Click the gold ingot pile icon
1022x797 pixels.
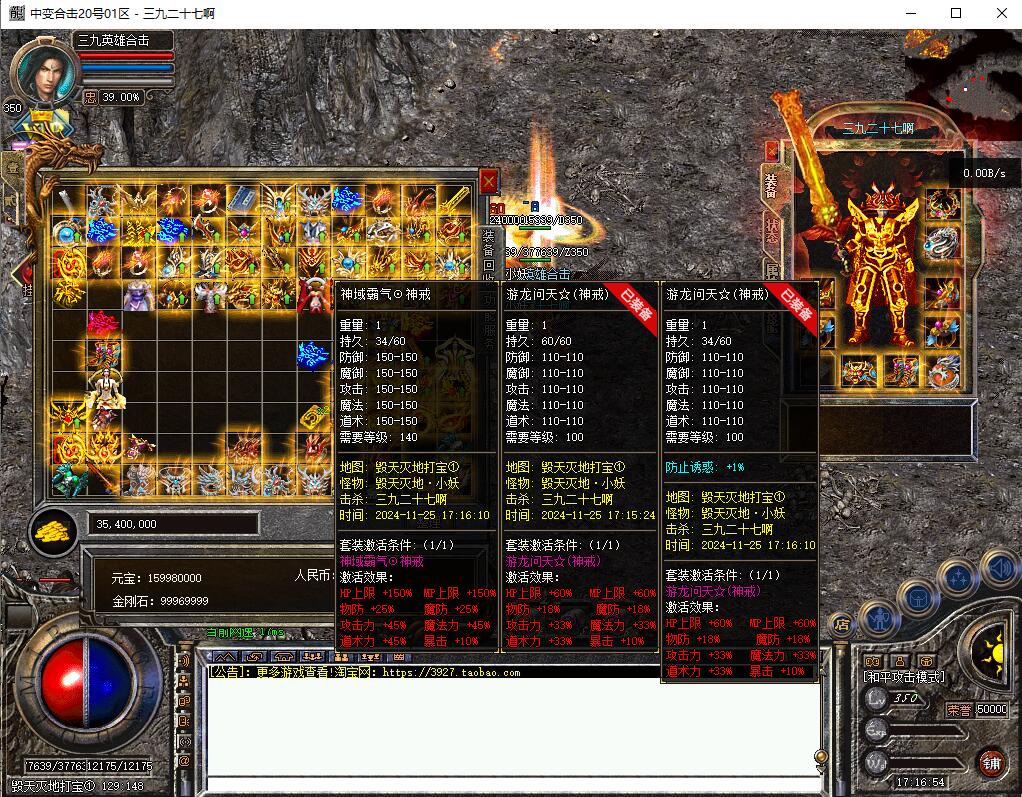point(56,528)
